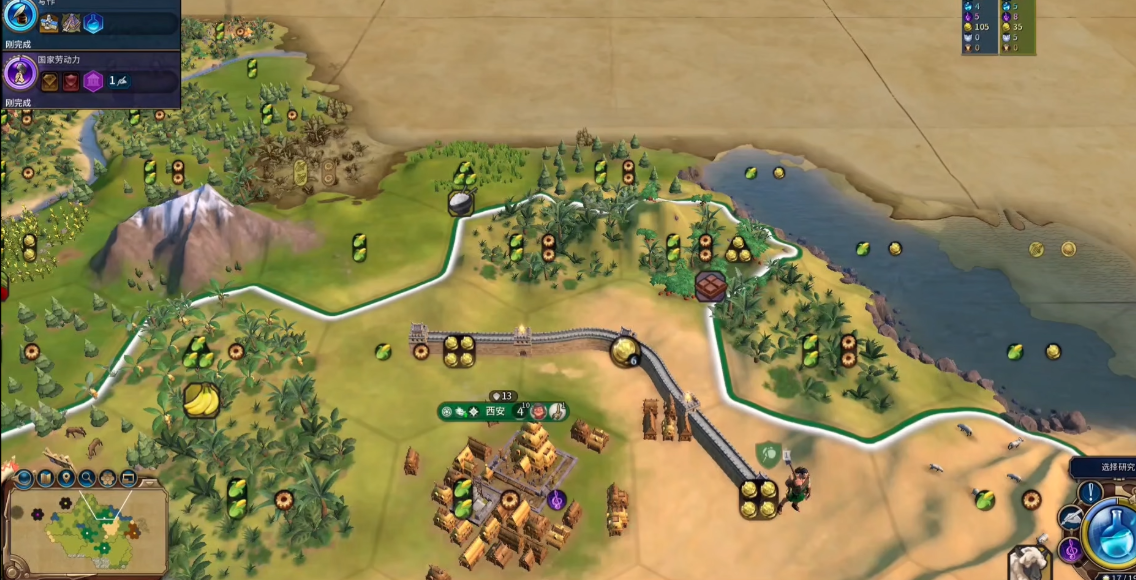Select the map pin tool
The width and height of the screenshot is (1136, 580).
tap(66, 479)
